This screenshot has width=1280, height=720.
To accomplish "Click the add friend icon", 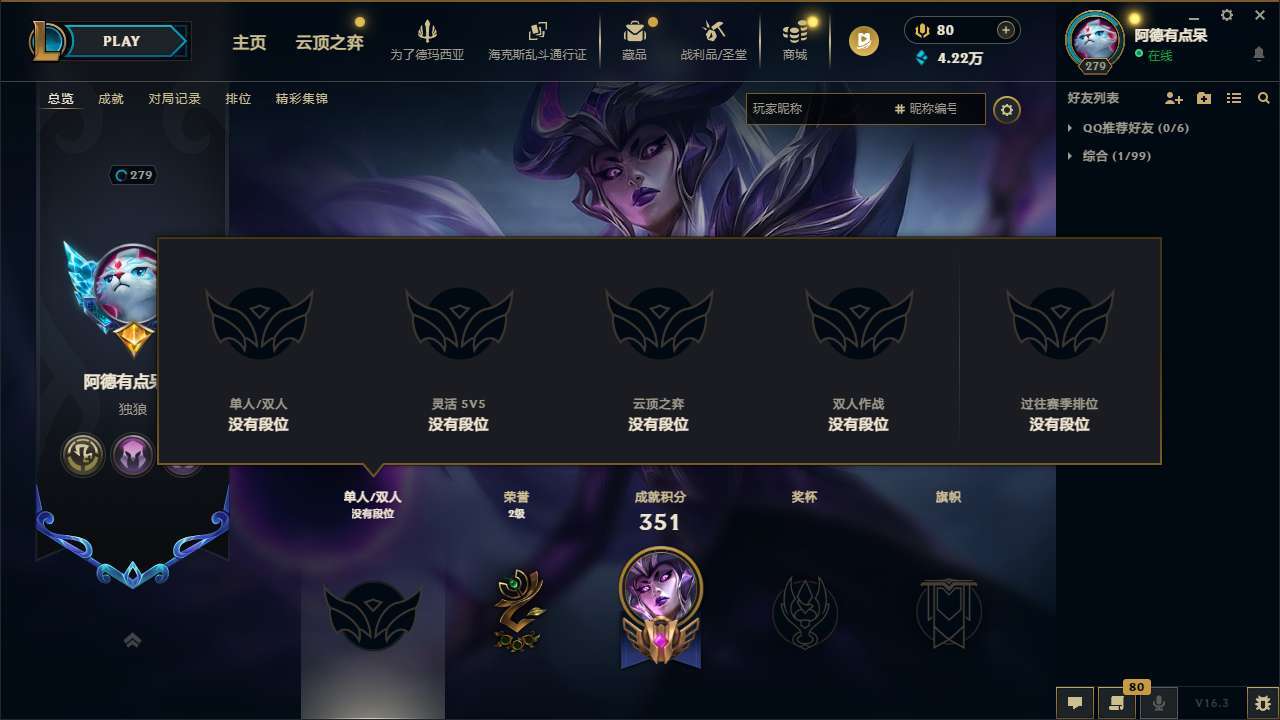I will pos(1174,98).
